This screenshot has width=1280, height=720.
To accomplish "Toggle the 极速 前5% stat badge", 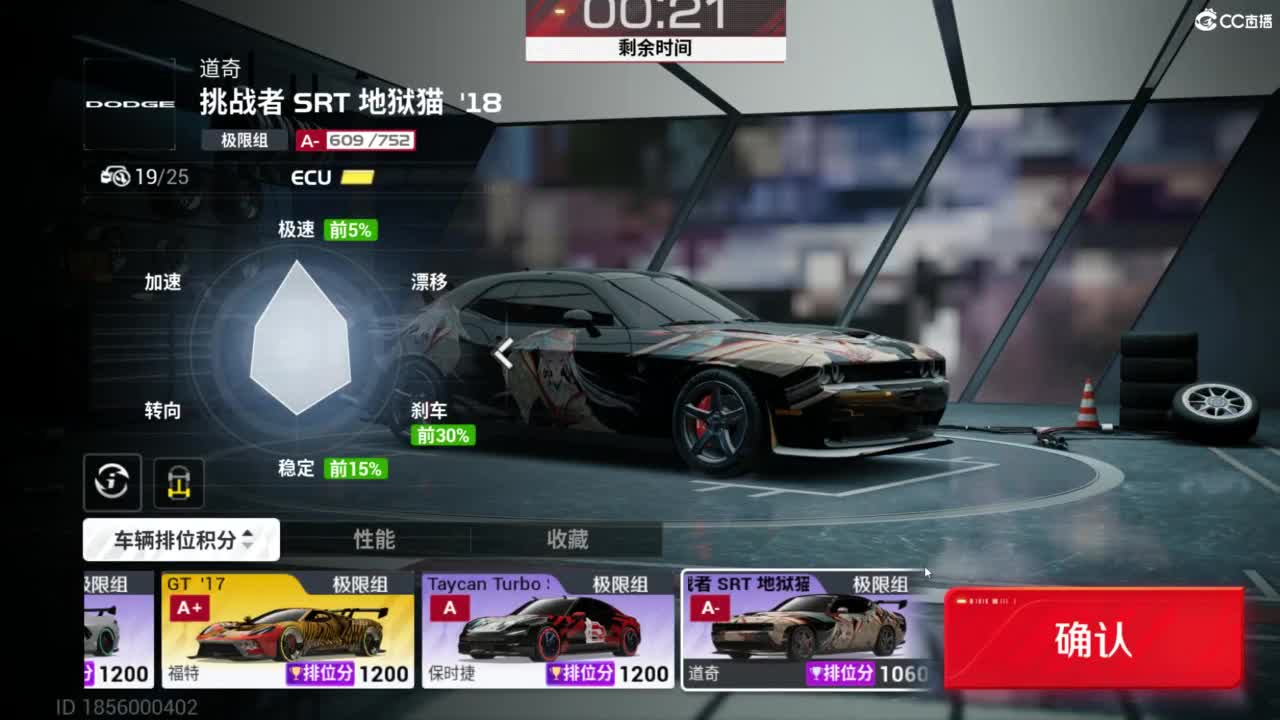I will [x=348, y=229].
